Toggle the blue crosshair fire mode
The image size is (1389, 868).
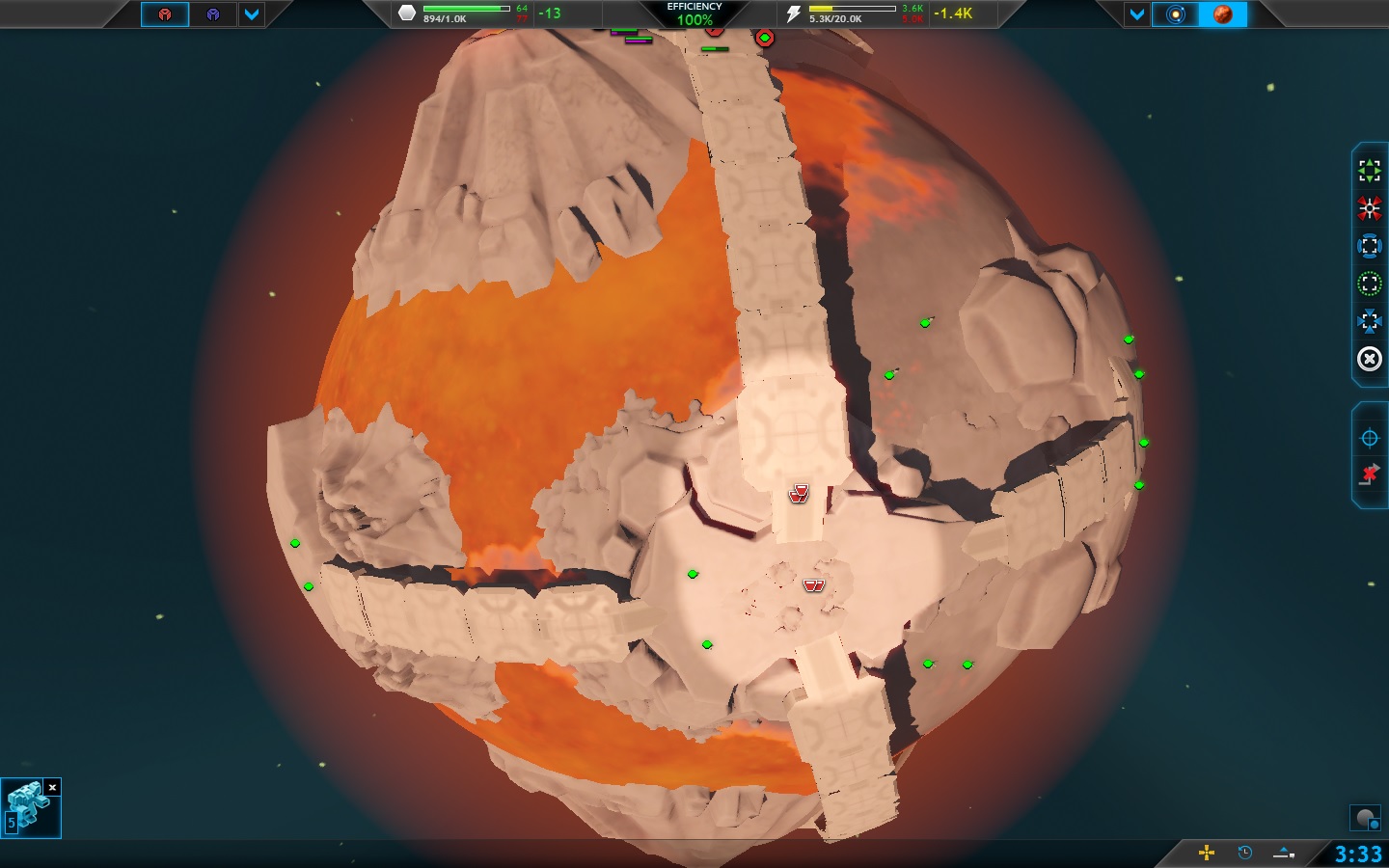click(x=1369, y=439)
